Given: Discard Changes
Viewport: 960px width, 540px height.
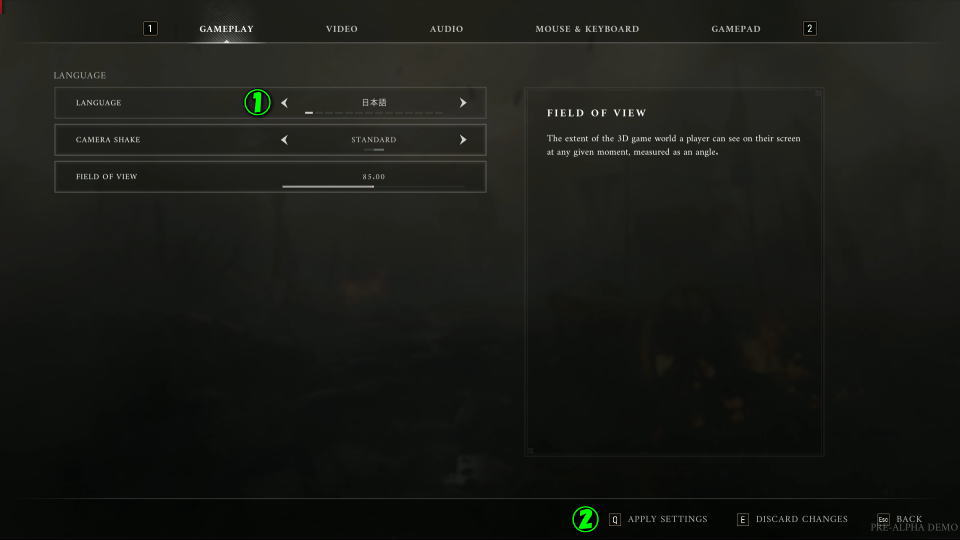Looking at the screenshot, I should pyautogui.click(x=800, y=519).
